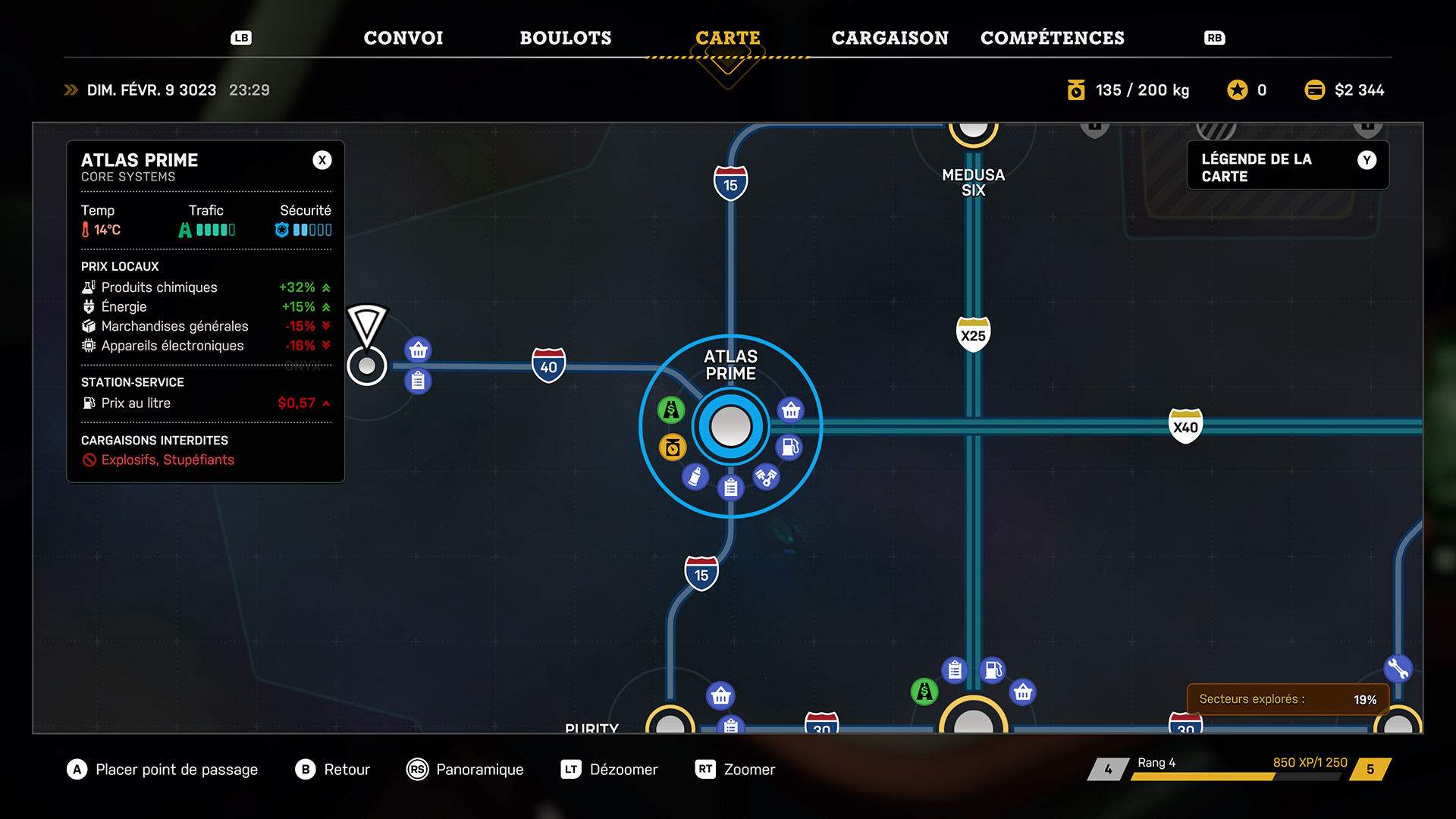Select the Atlas Prime city node

point(730,426)
